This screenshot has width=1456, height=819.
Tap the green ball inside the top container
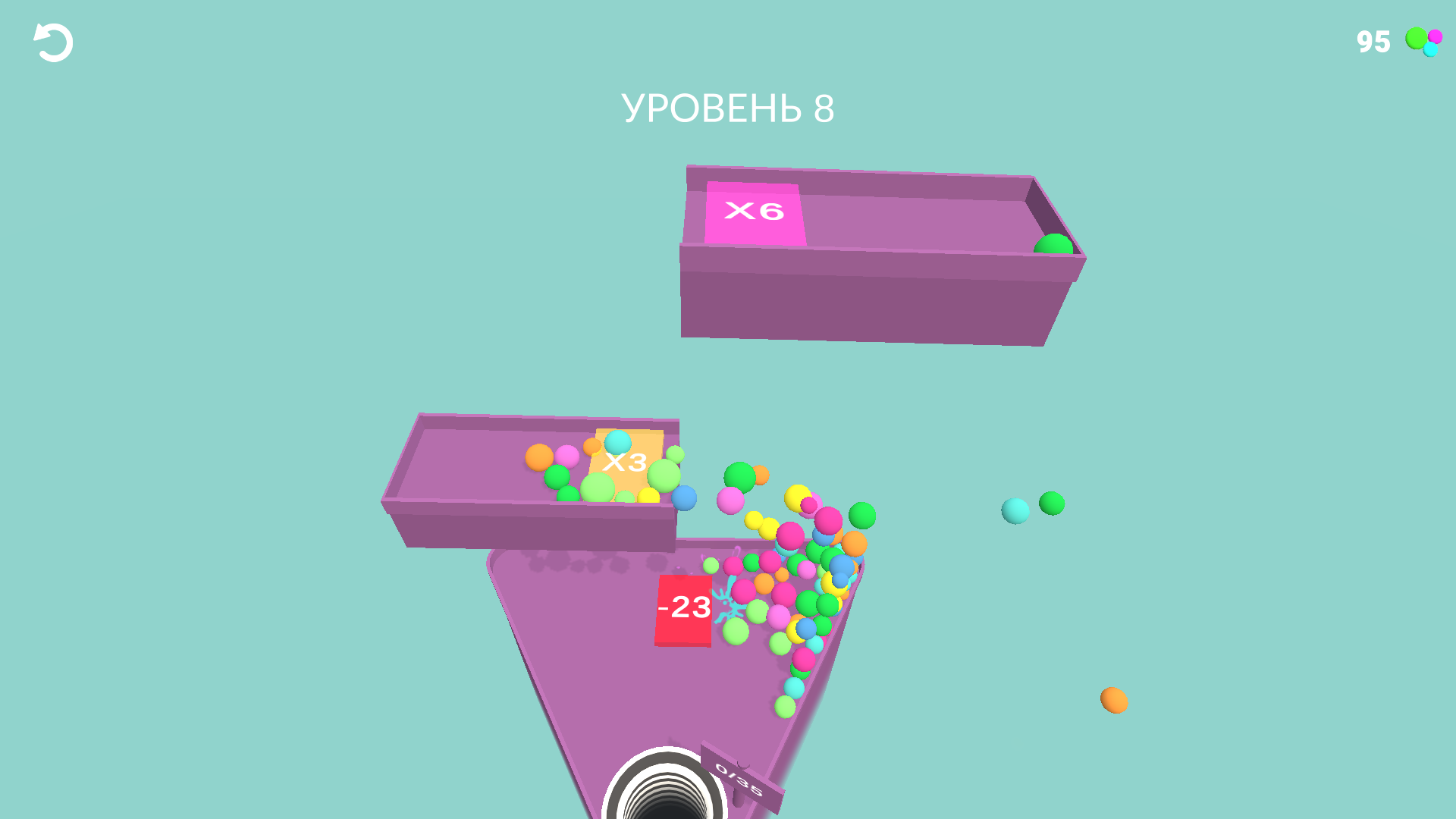[1053, 244]
